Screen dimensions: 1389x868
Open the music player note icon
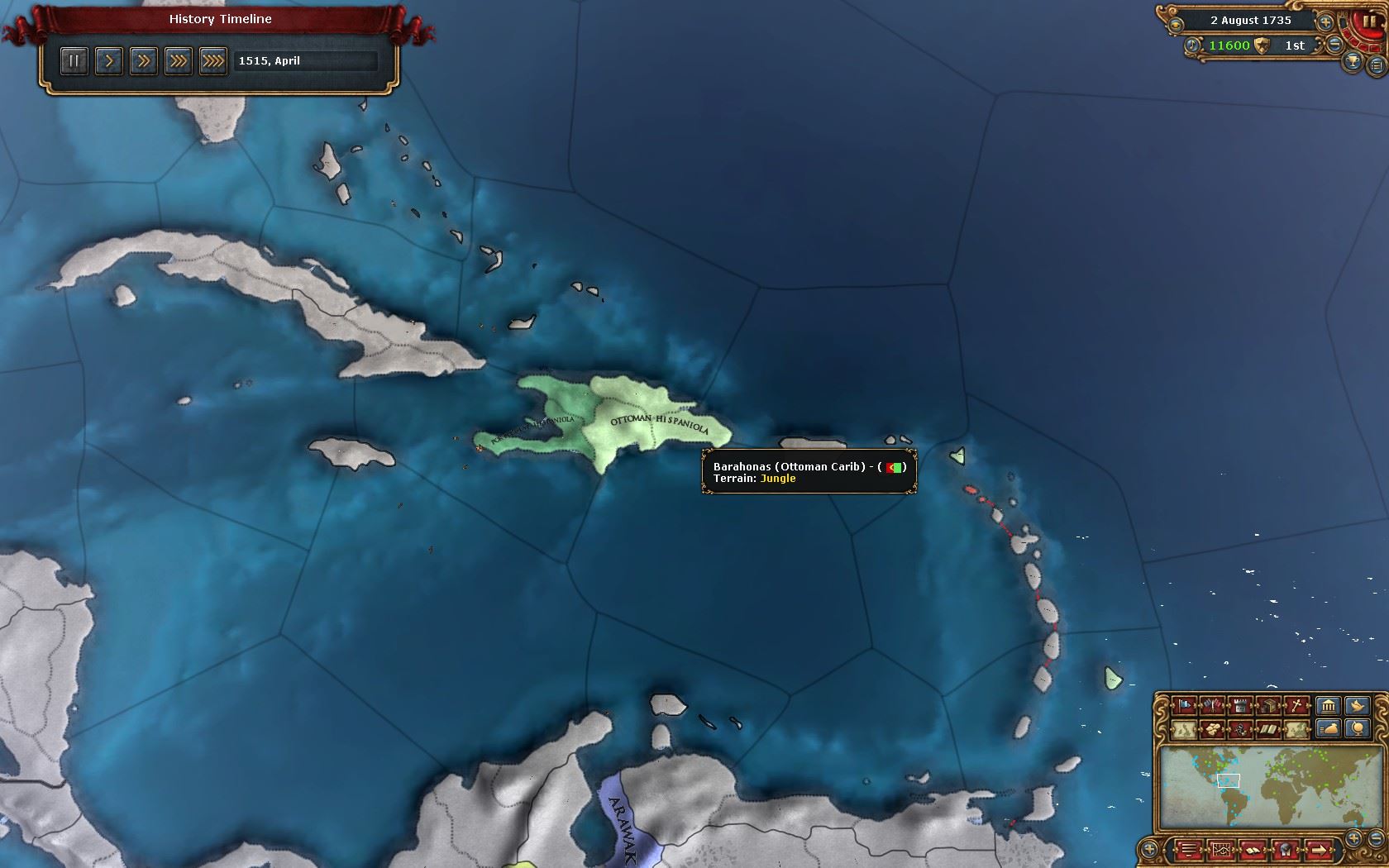tap(1192, 45)
